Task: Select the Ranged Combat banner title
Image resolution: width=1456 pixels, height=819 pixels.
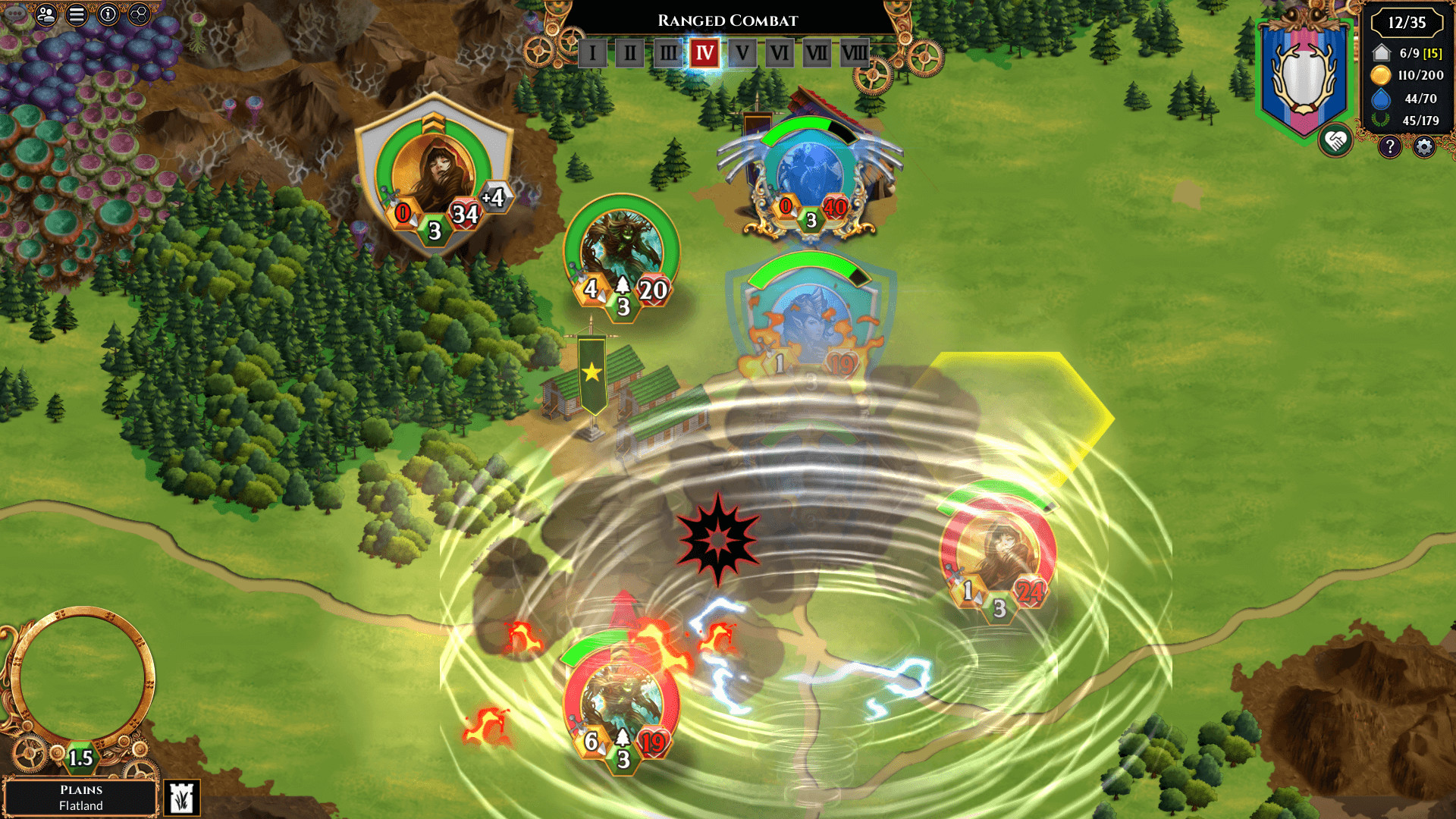Action: click(x=728, y=20)
